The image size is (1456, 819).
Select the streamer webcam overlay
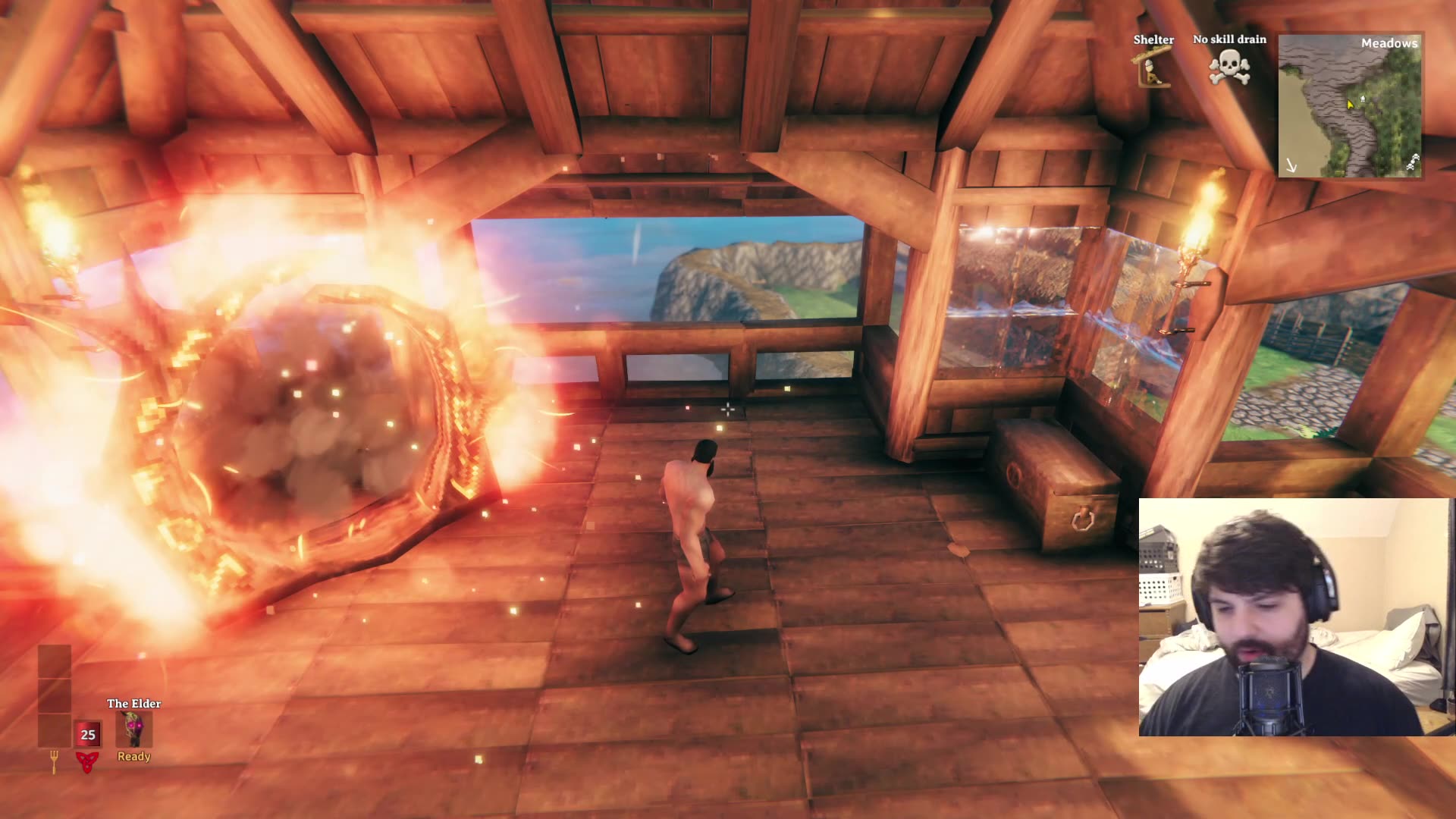click(x=1295, y=617)
